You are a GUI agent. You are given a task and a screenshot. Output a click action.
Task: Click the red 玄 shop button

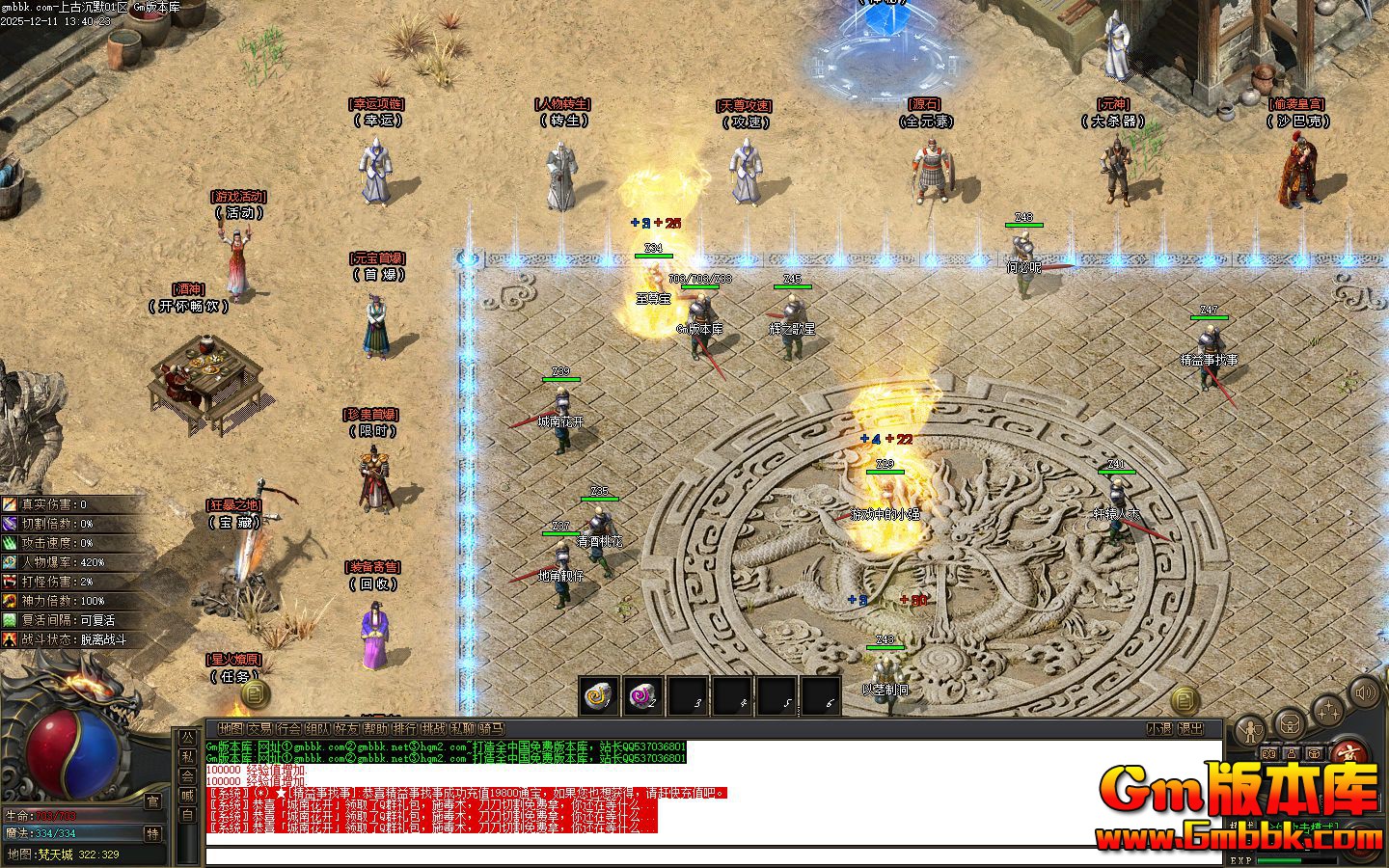[1348, 751]
